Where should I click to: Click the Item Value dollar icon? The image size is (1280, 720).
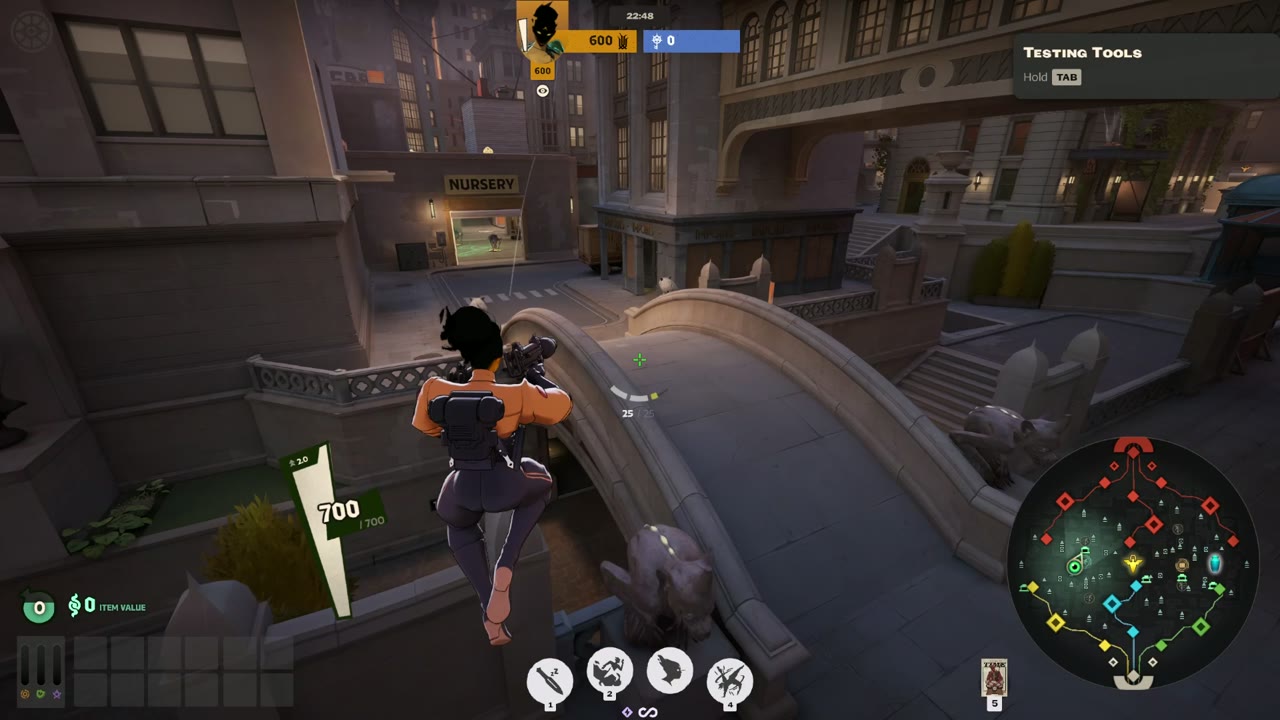75,606
